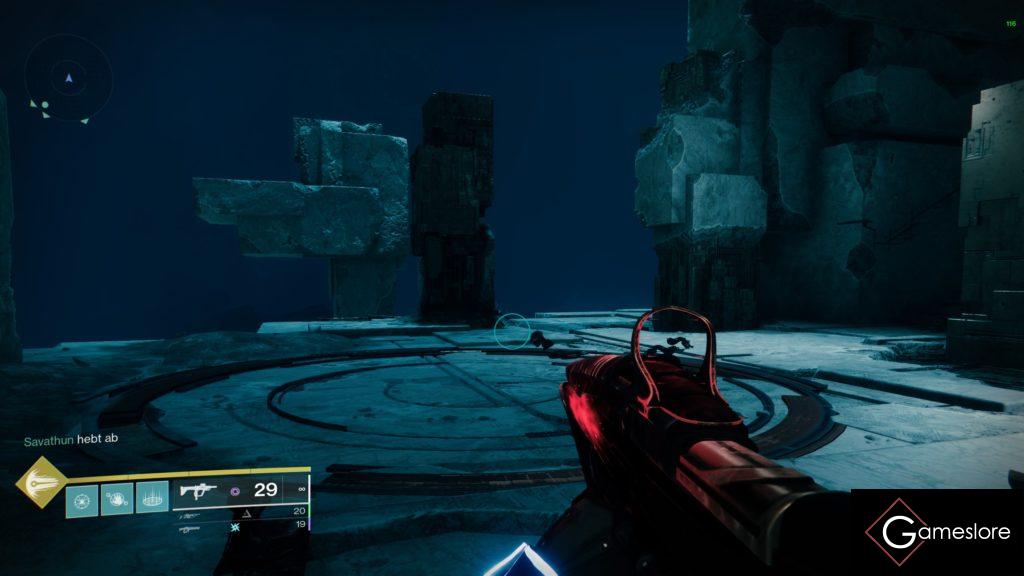The width and height of the screenshot is (1024, 576).
Task: Click the circular radar in the corner
Action: [69, 78]
